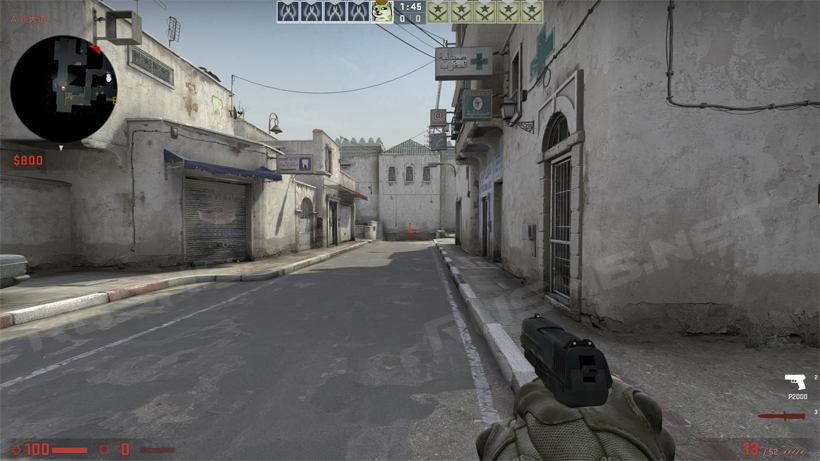Switch to the knife weapon icon
The width and height of the screenshot is (820, 461).
tap(781, 415)
